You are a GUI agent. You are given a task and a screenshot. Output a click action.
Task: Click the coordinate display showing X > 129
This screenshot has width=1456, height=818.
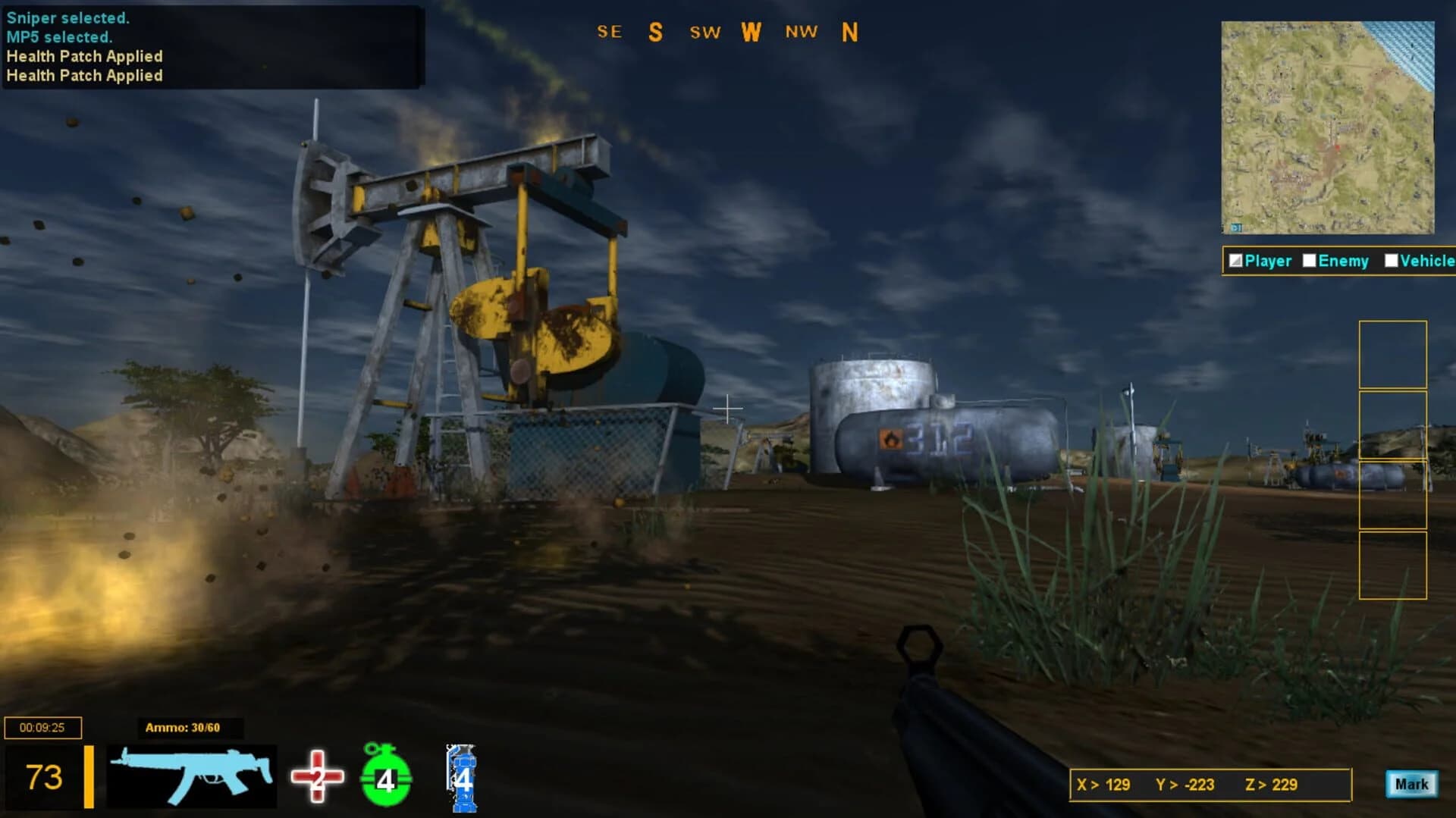click(x=1103, y=785)
